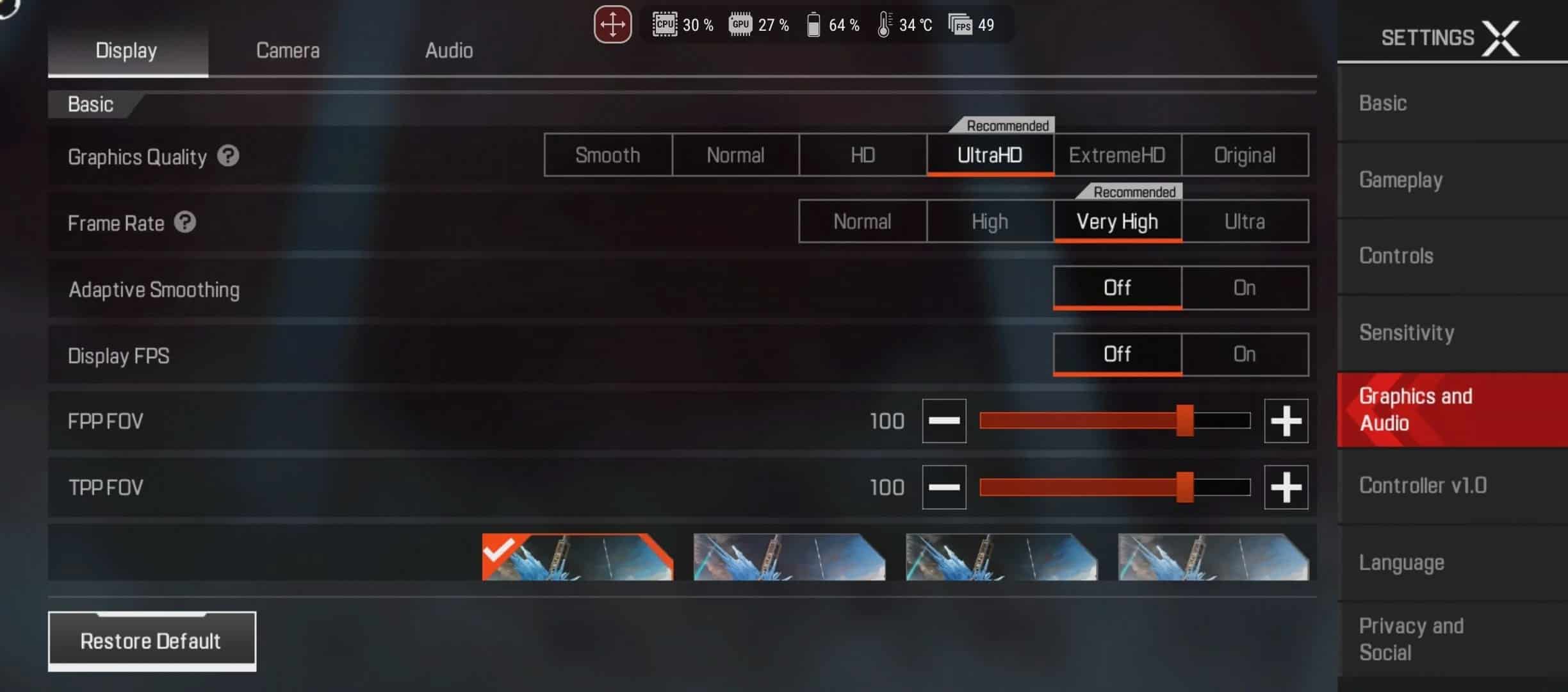Enable Display FPS with On
Viewport: 1568px width, 692px height.
click(x=1245, y=354)
